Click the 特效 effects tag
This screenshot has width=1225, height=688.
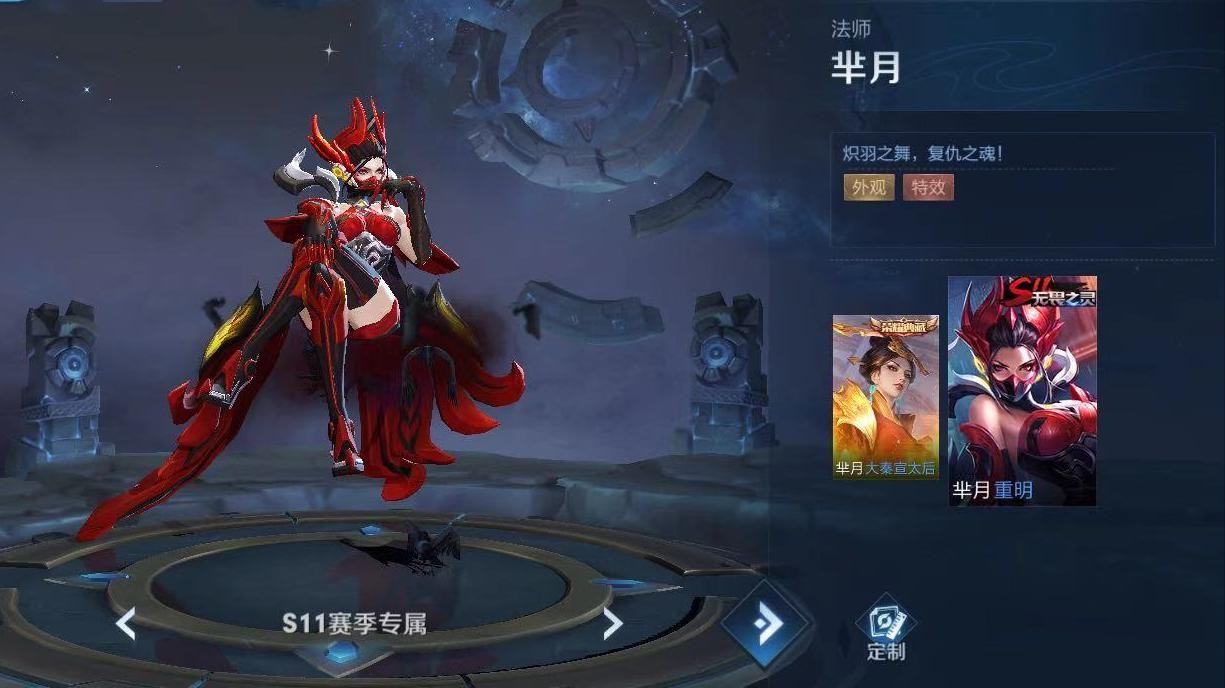(928, 187)
